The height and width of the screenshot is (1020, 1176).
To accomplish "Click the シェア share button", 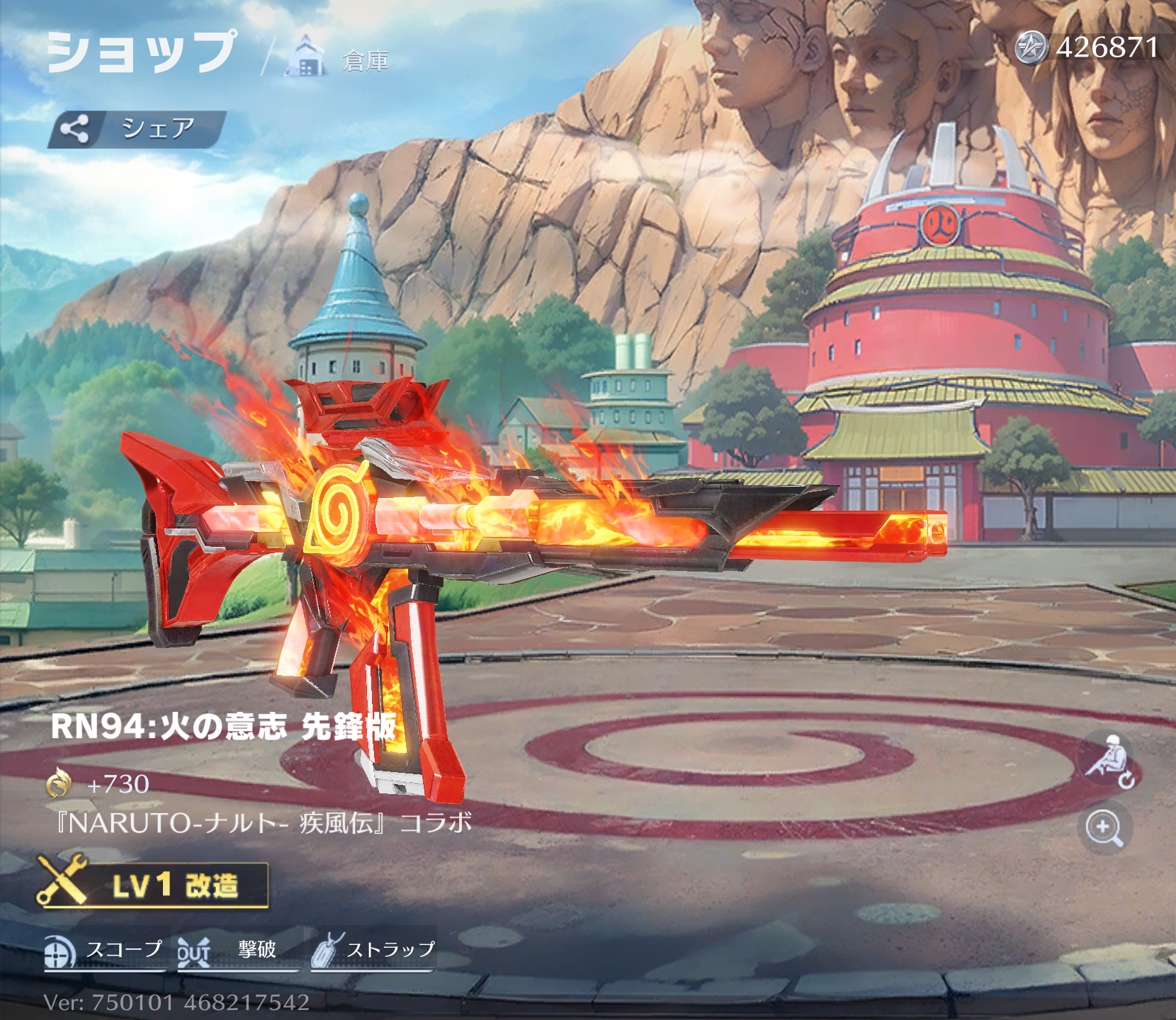I will click(x=137, y=129).
